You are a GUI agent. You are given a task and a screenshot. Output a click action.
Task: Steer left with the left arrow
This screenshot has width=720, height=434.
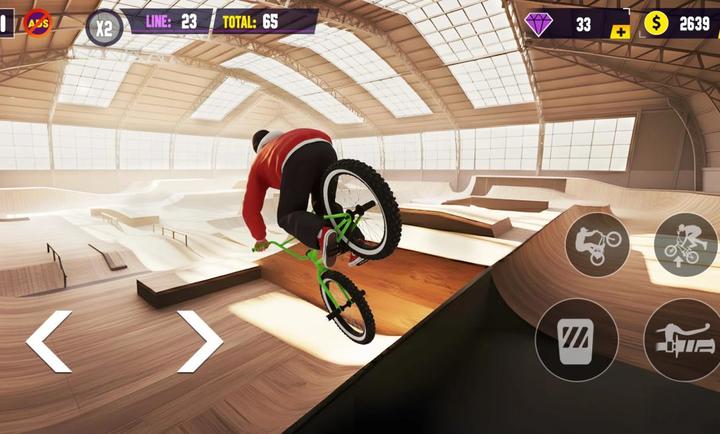49,341
